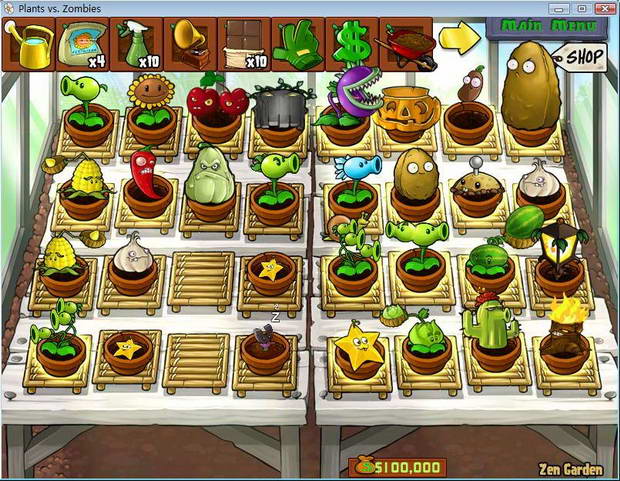
Task: Equip the green garden glove
Action: [297, 45]
